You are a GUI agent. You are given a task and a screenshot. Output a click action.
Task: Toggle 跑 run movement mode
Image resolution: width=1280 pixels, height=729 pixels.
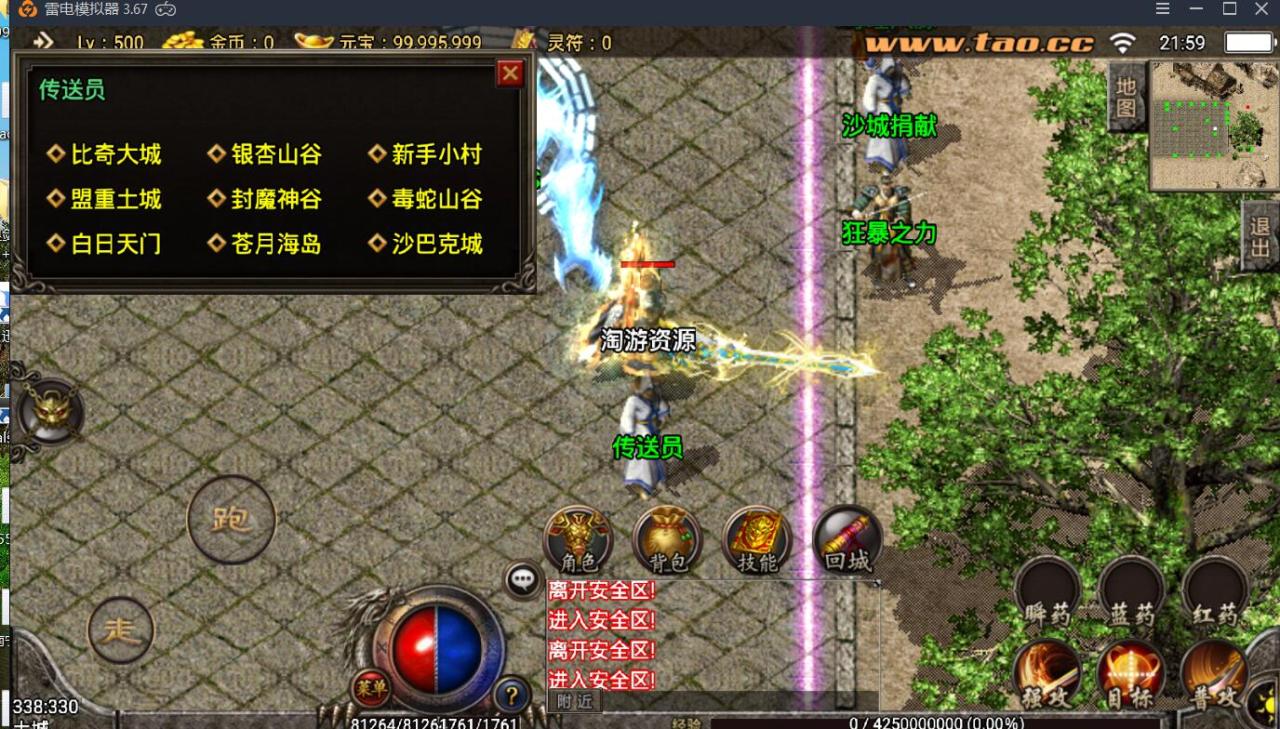click(x=230, y=520)
